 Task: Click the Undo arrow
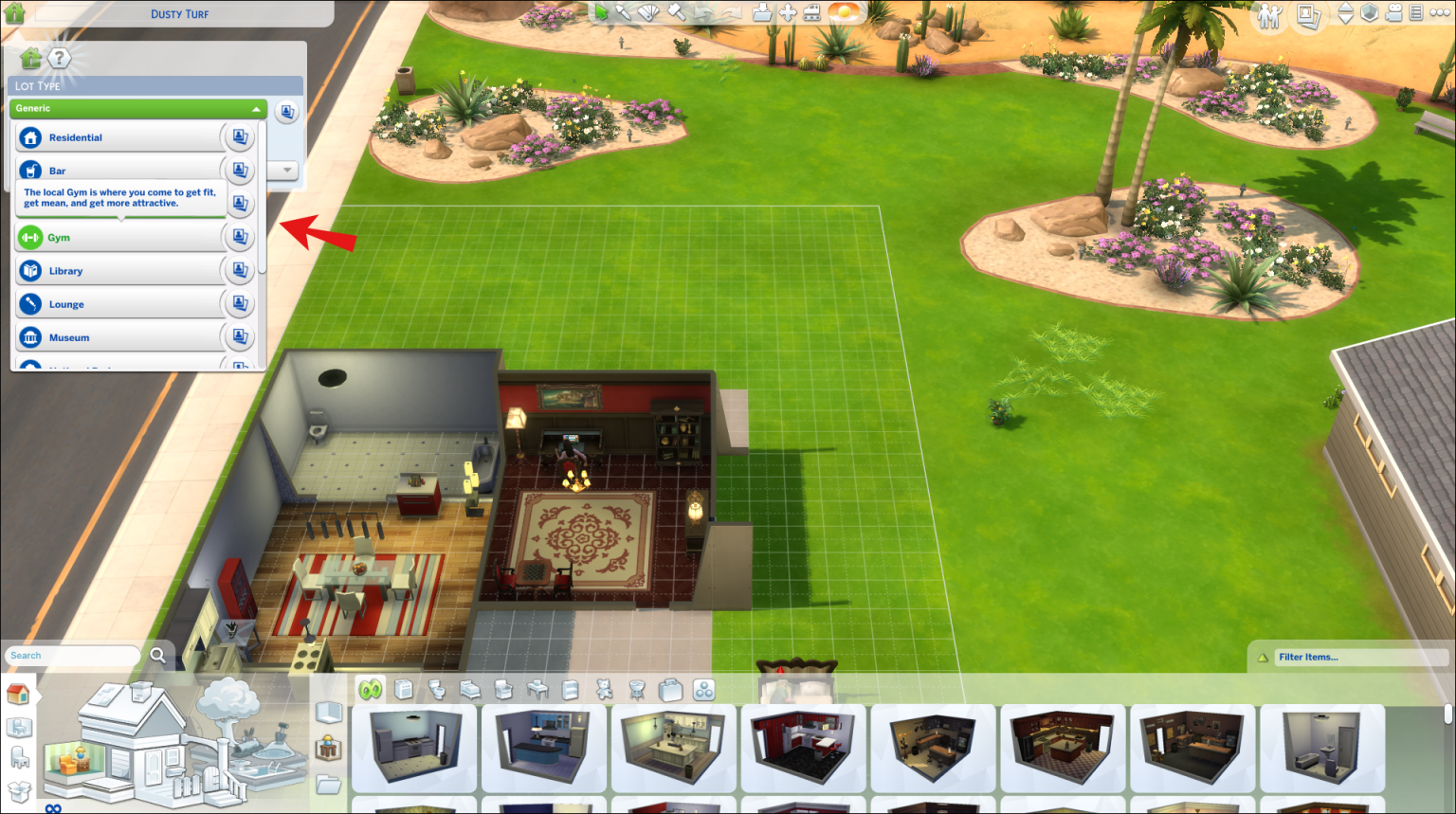tap(703, 13)
